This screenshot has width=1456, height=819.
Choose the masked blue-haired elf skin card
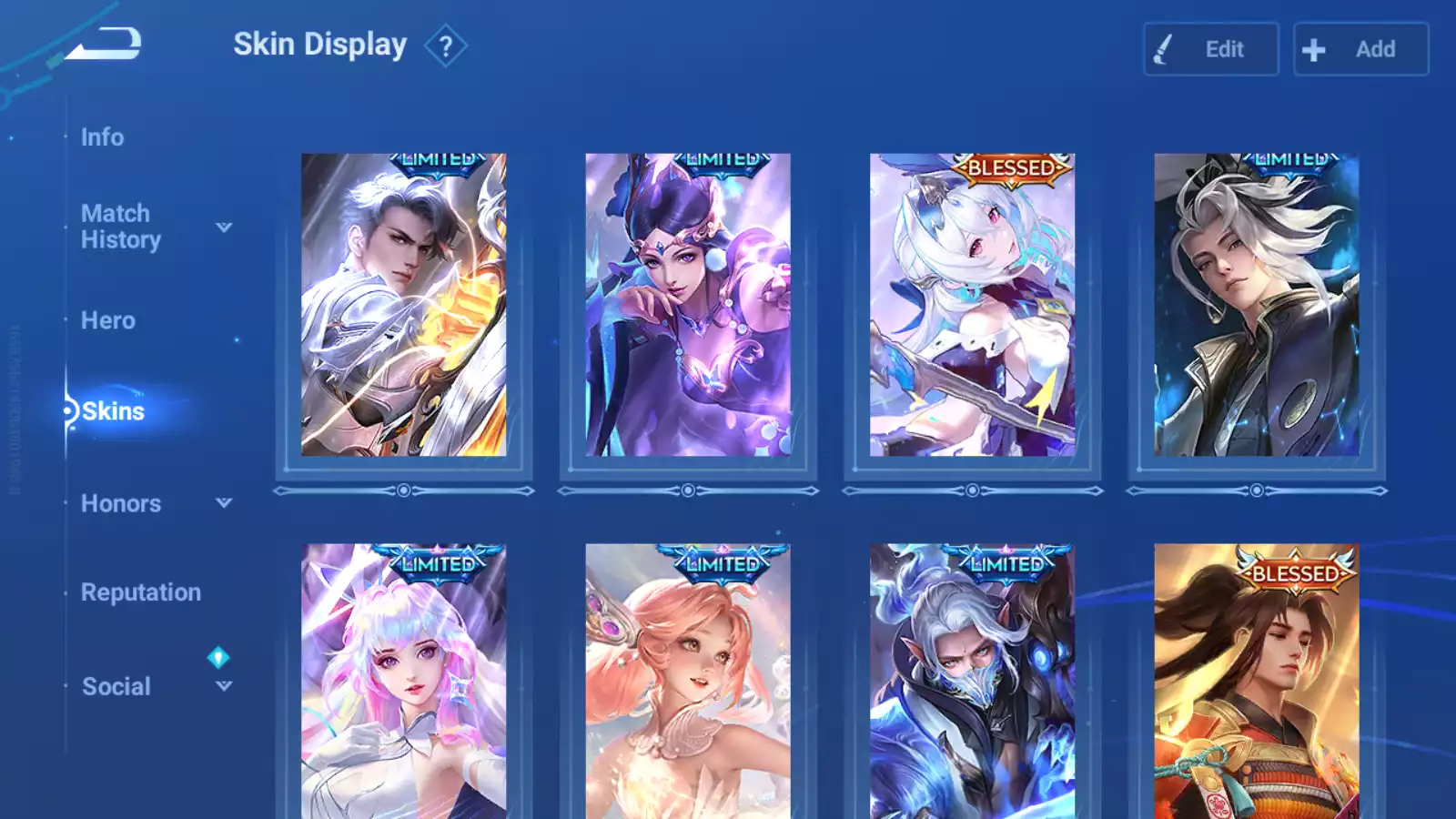coord(972,682)
